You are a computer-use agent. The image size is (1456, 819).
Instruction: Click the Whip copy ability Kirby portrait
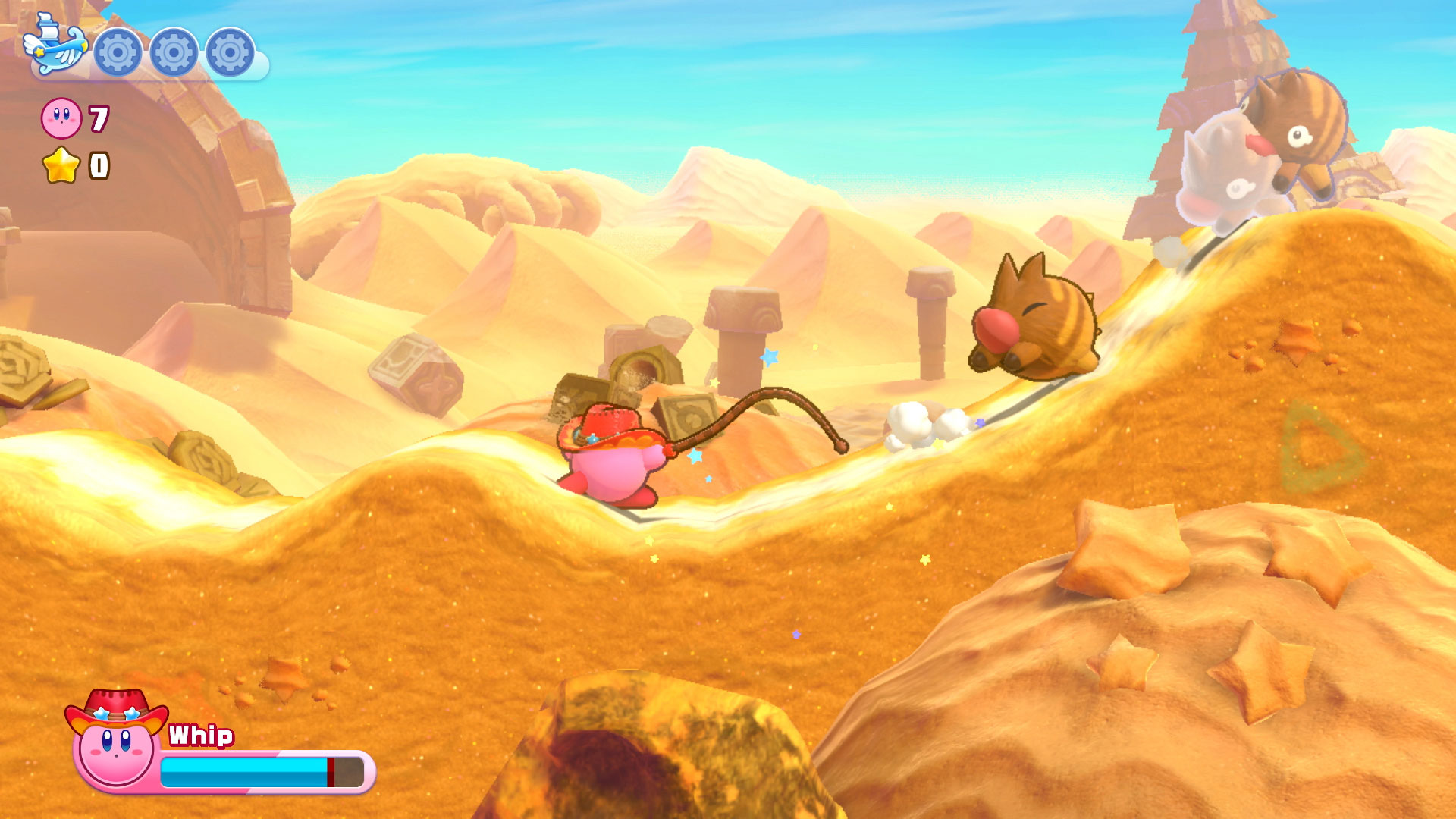[116, 742]
